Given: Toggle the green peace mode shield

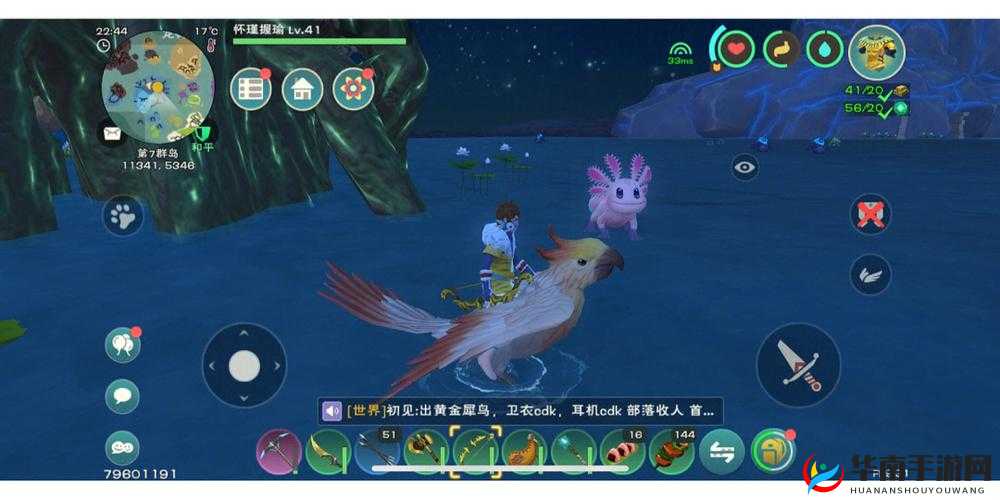Looking at the screenshot, I should point(201,130).
